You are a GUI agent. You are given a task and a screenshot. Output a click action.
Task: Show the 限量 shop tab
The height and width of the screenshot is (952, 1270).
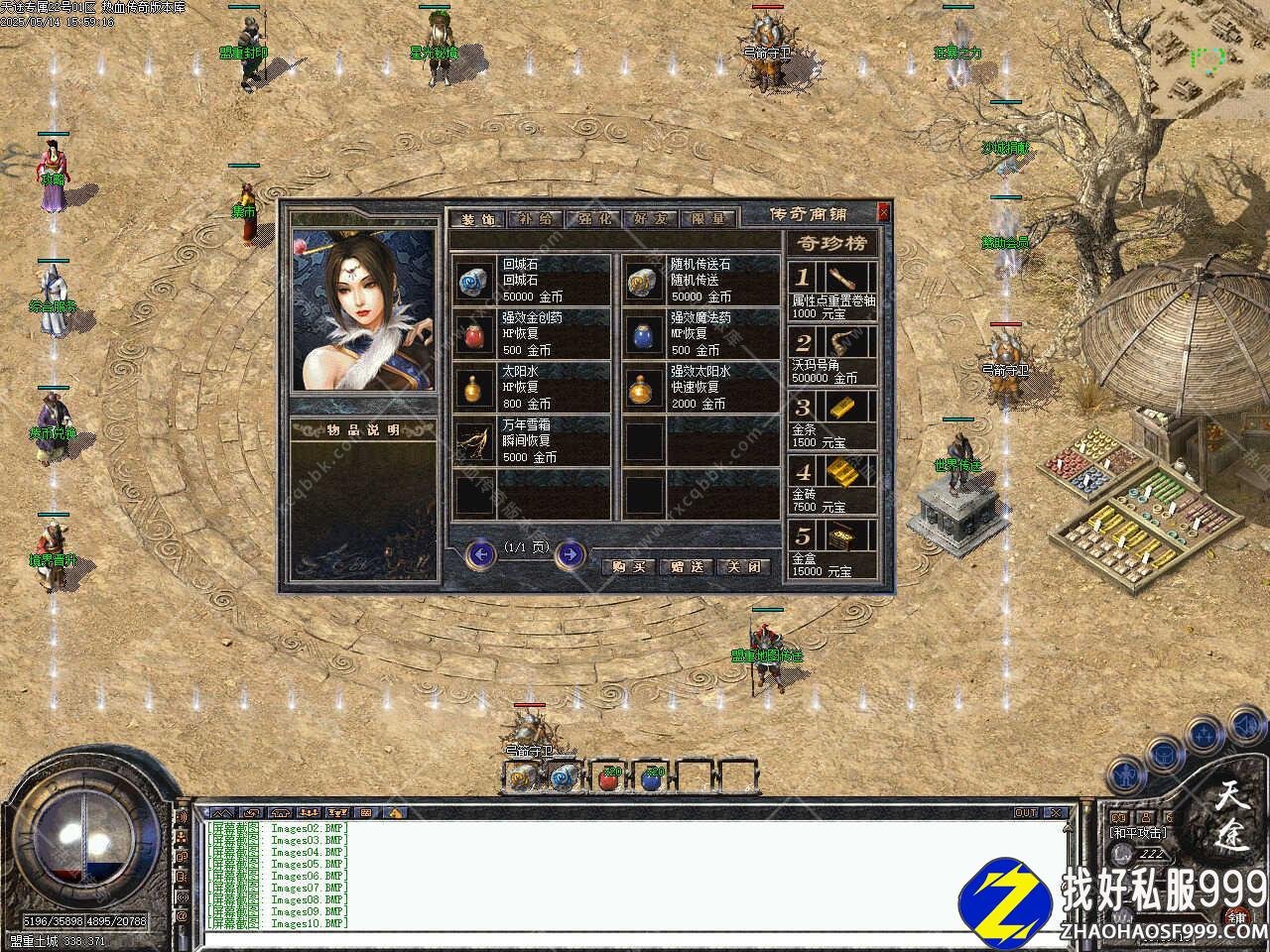point(707,219)
